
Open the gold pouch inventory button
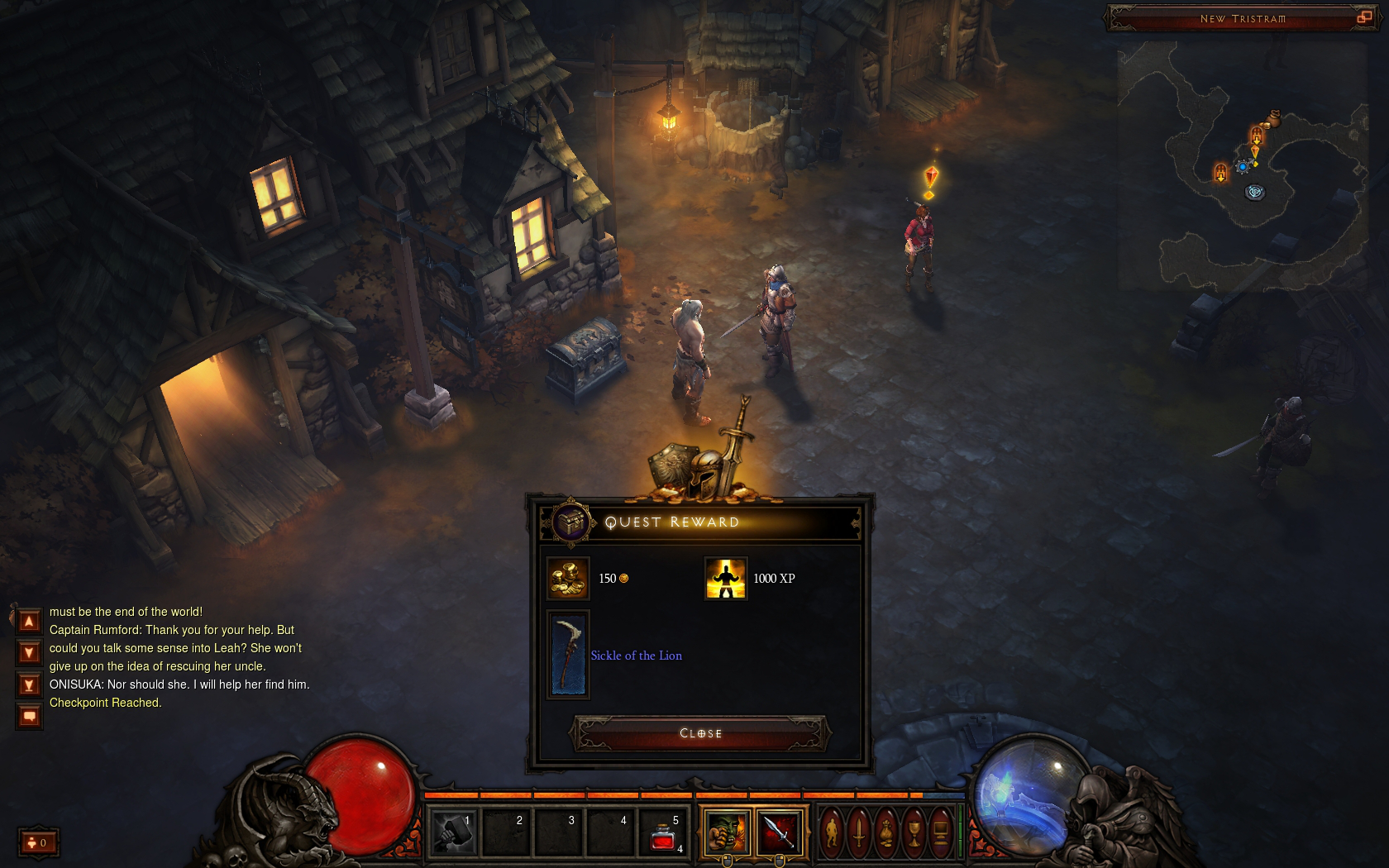[886, 832]
